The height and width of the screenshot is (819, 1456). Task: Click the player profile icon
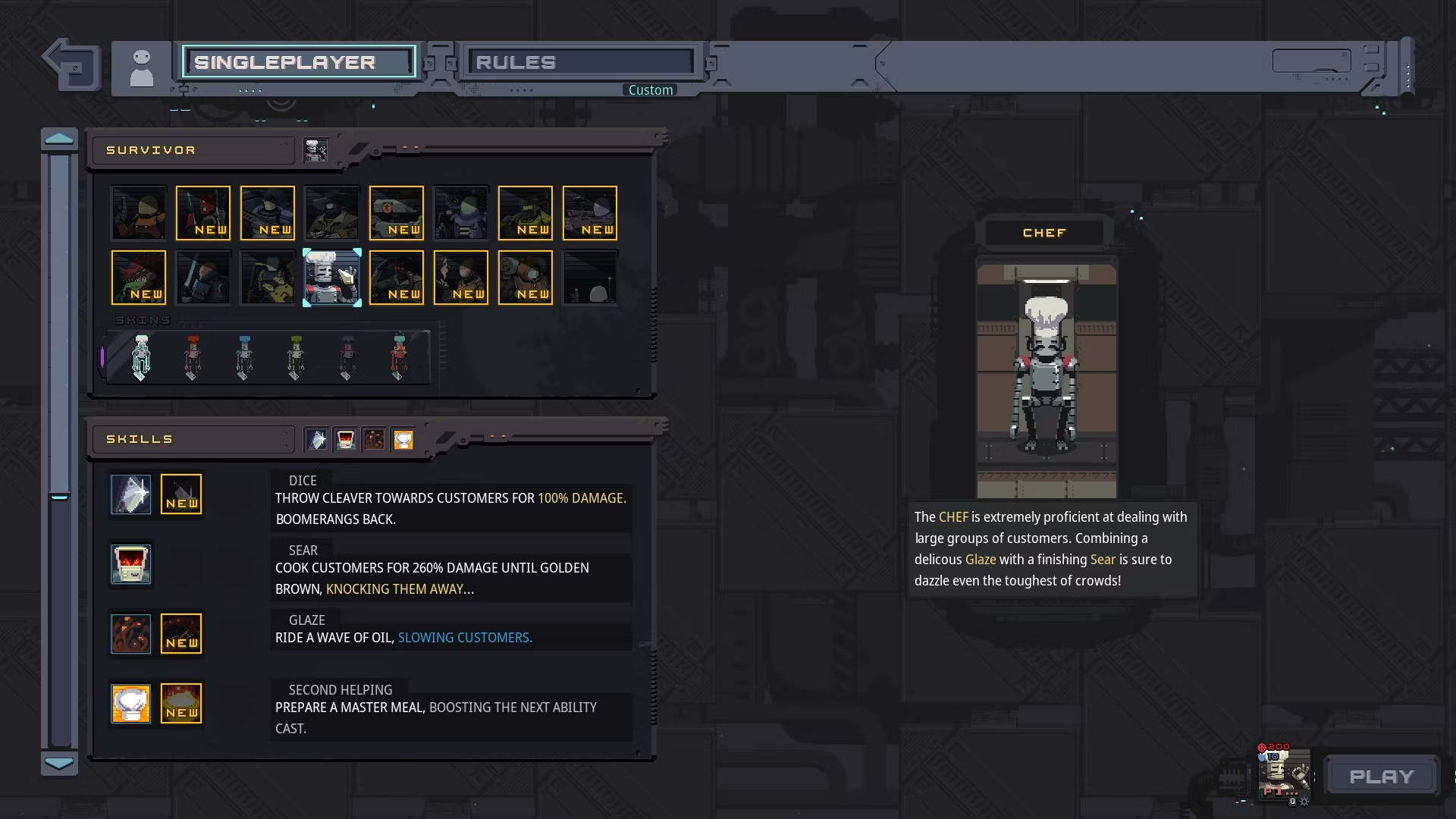pyautogui.click(x=142, y=68)
